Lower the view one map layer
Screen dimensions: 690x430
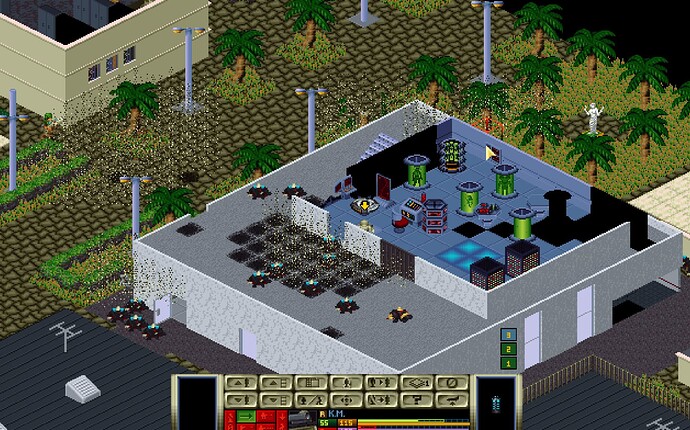(x=275, y=399)
